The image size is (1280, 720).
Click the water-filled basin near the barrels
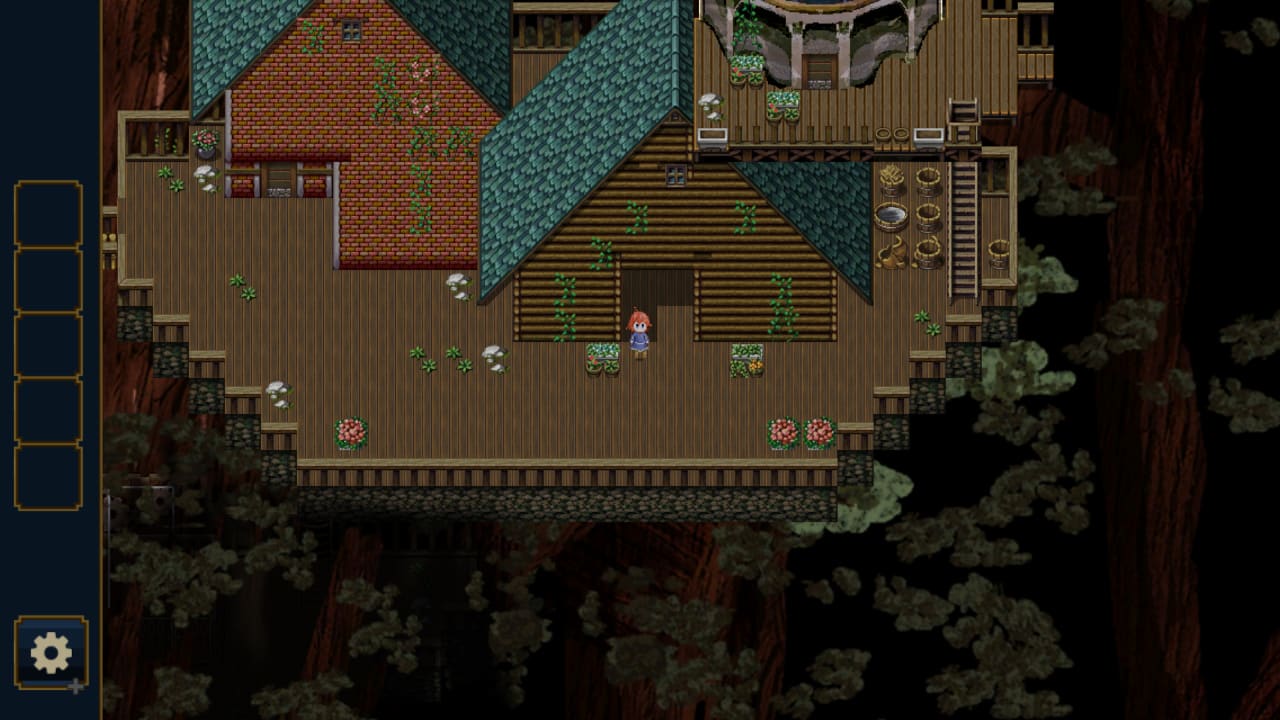(x=891, y=215)
